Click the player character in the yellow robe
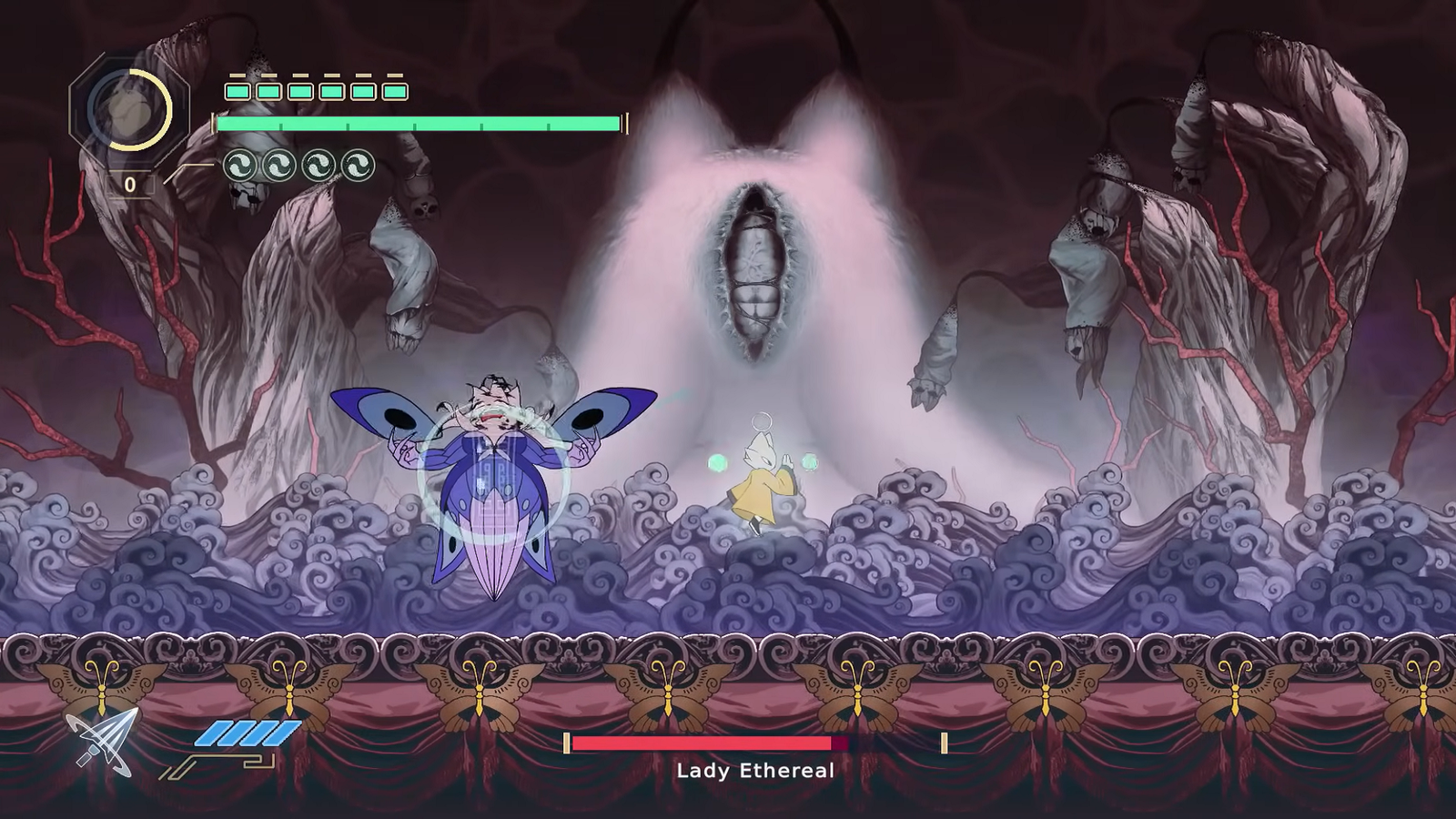 [x=761, y=482]
